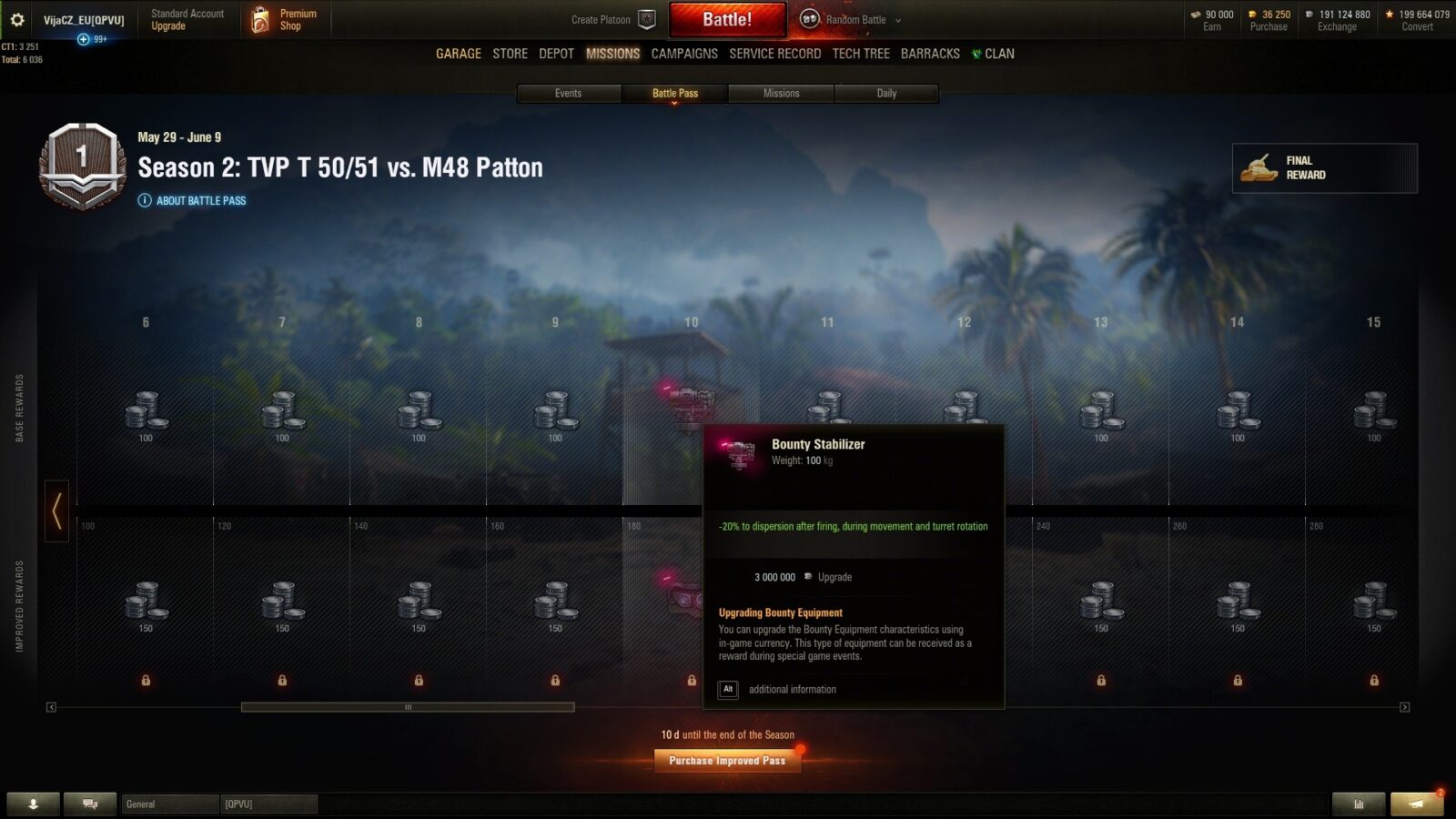View the Final Reward panel
The width and height of the screenshot is (1456, 819).
click(x=1324, y=168)
